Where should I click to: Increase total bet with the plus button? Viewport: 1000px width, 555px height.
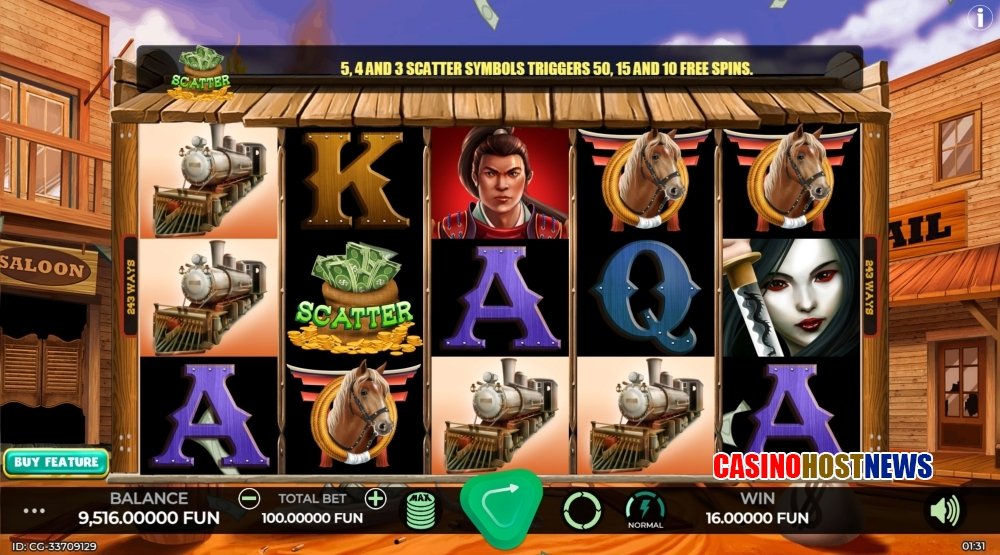coord(375,498)
